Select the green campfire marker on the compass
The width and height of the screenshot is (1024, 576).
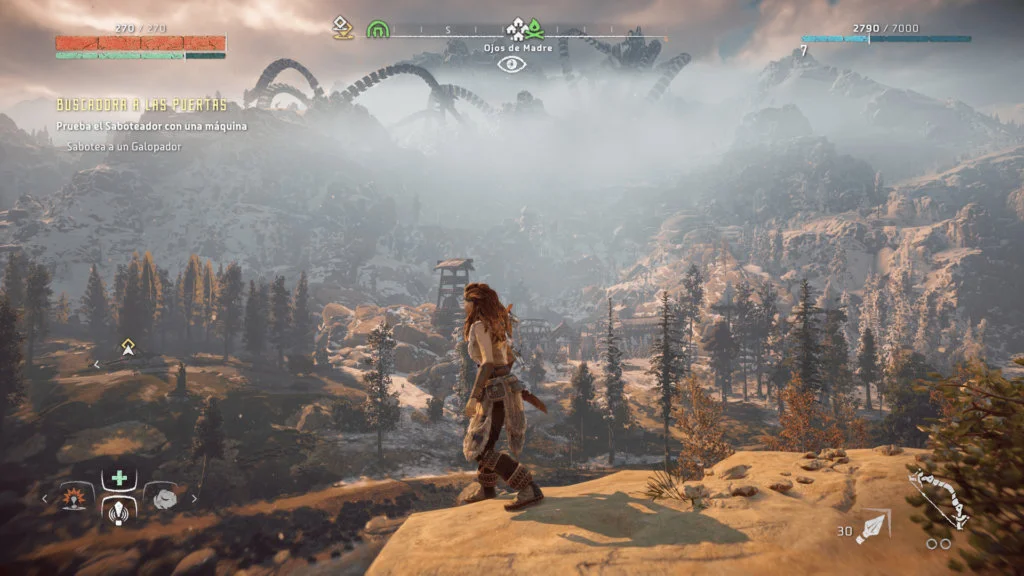(535, 29)
